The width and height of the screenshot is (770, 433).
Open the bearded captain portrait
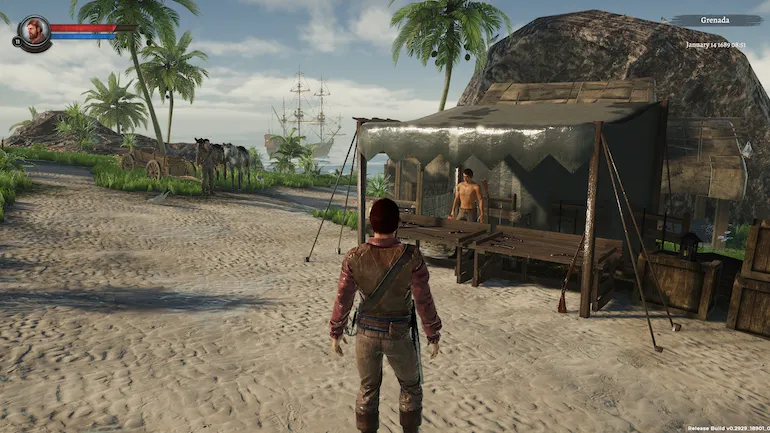[x=33, y=31]
